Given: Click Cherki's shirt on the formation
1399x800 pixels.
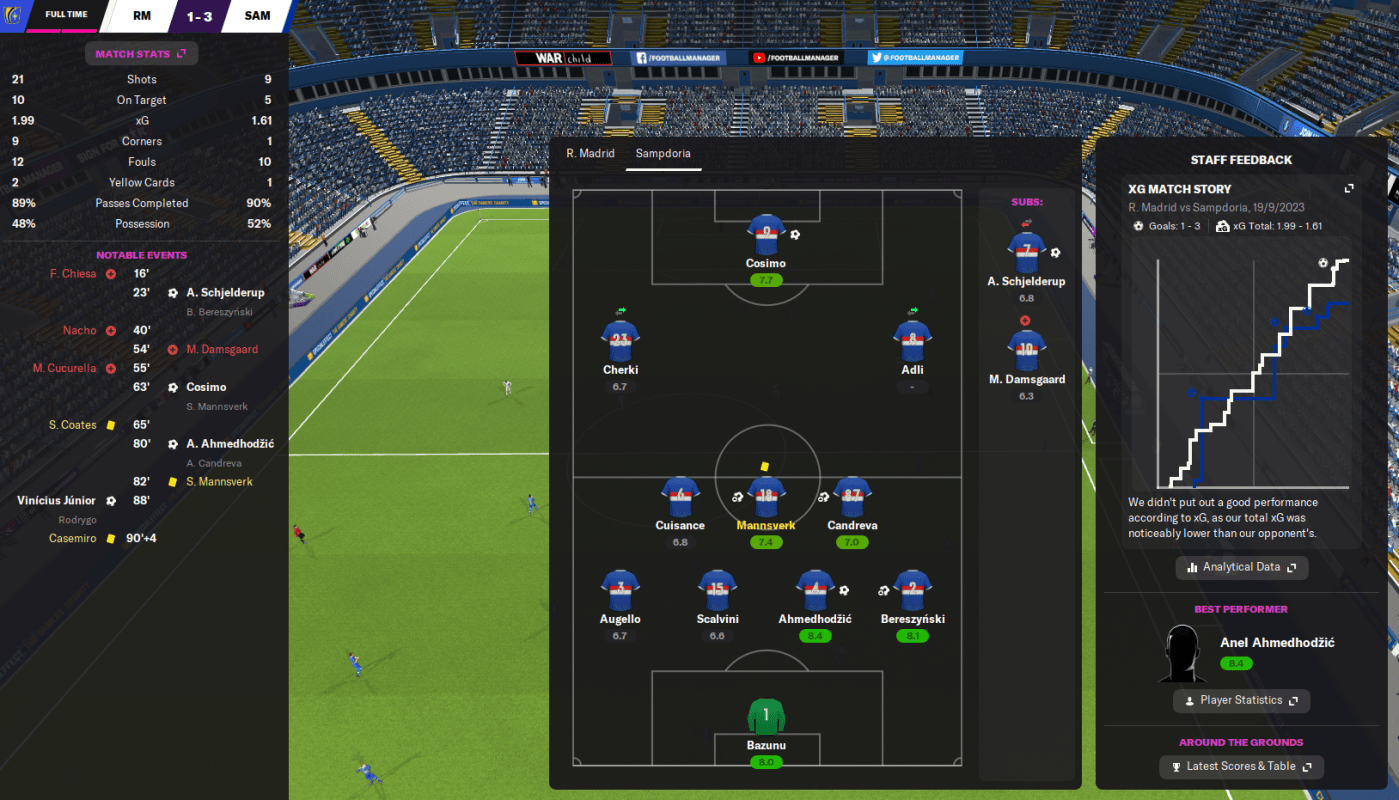Looking at the screenshot, I should 620,342.
